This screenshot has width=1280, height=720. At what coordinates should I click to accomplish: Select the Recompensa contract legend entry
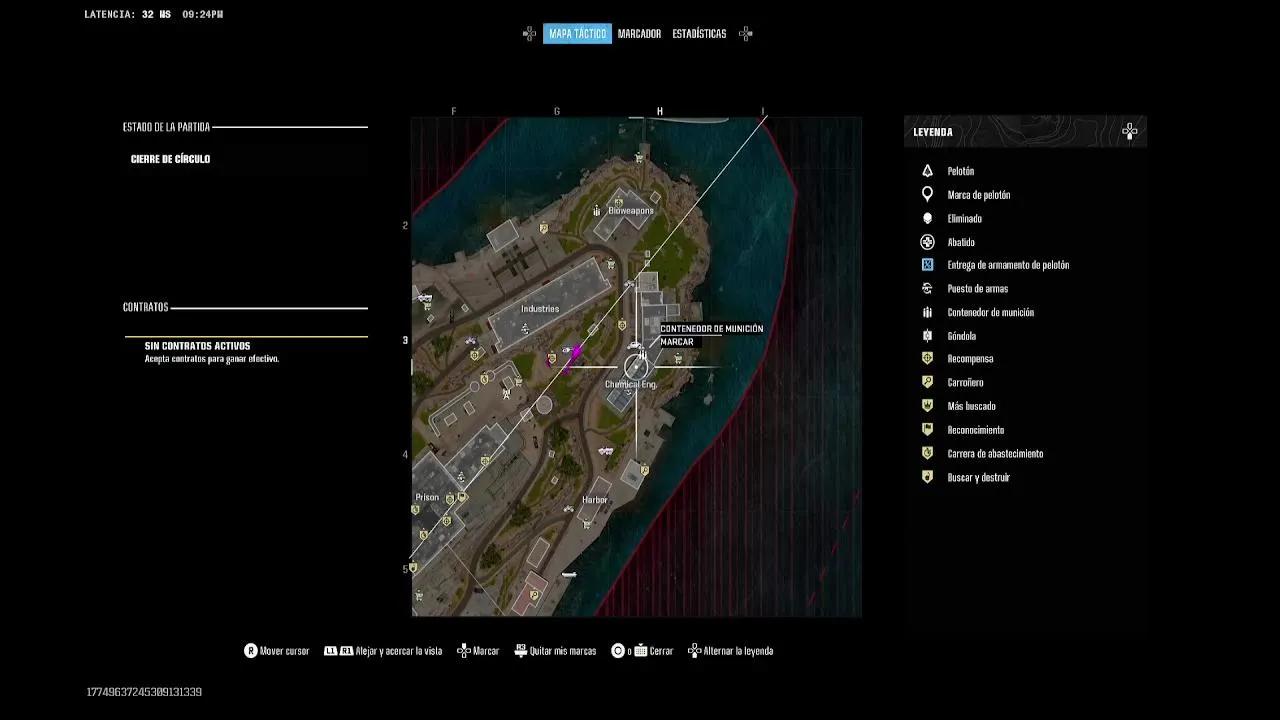click(970, 359)
